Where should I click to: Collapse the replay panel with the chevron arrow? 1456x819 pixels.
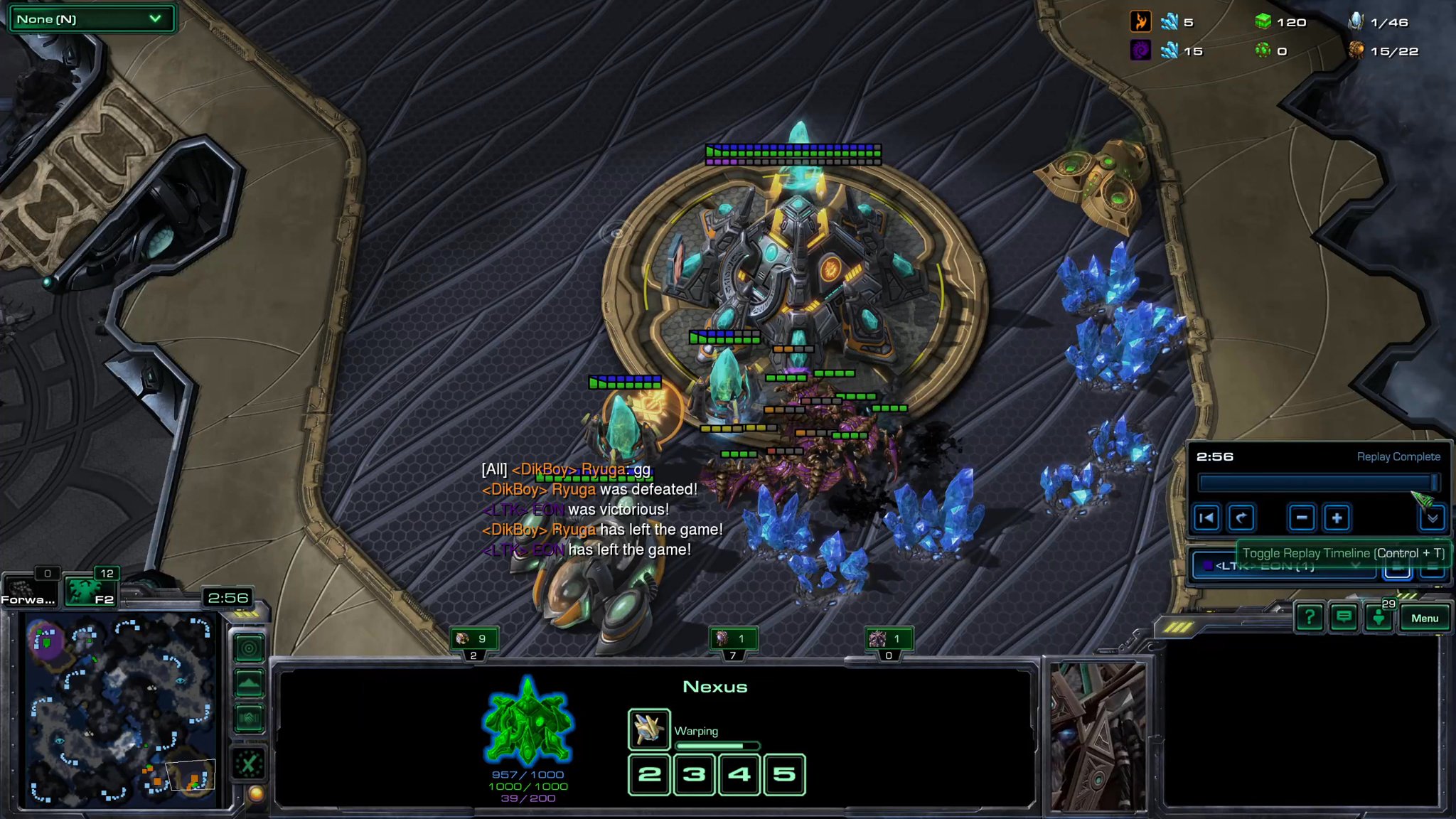(1433, 518)
